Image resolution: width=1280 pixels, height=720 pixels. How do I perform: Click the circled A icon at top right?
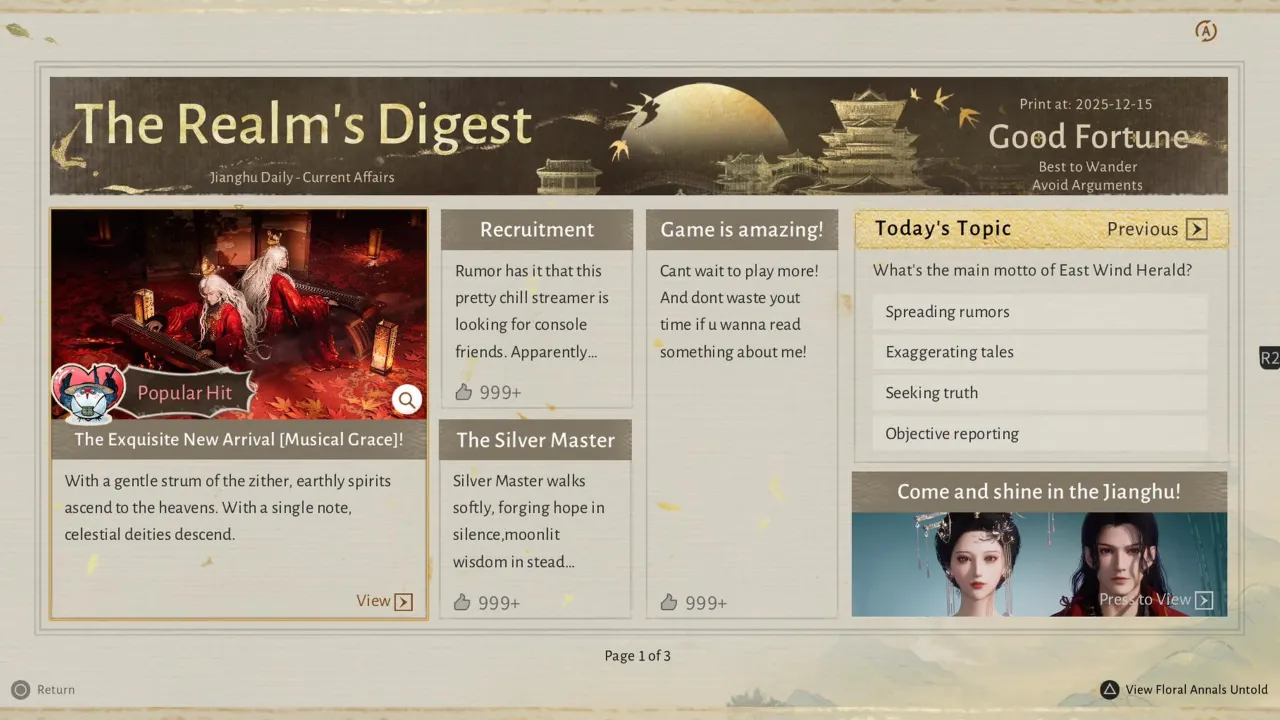tap(1206, 31)
